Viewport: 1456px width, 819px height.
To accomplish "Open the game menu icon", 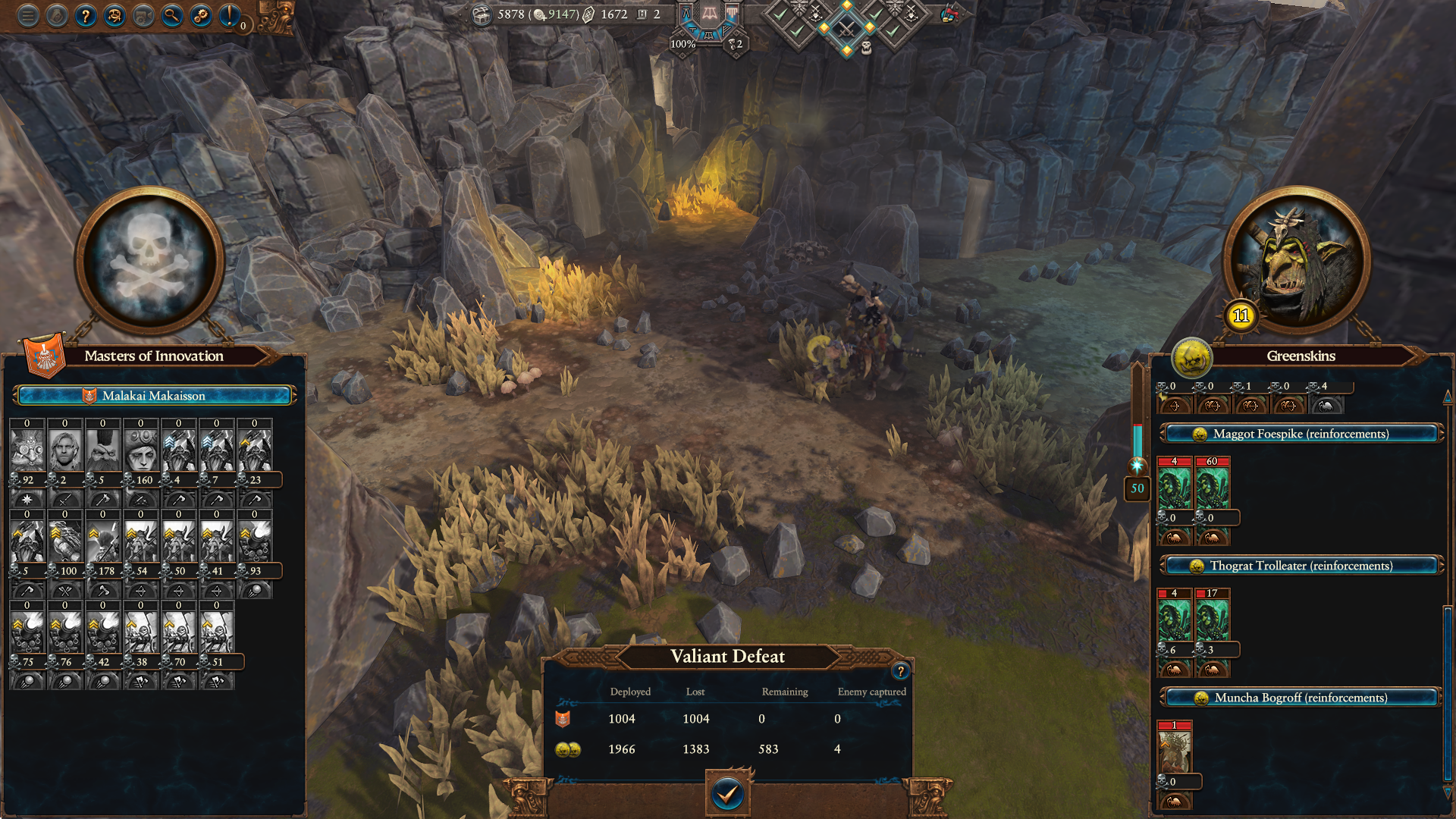I will (27, 16).
